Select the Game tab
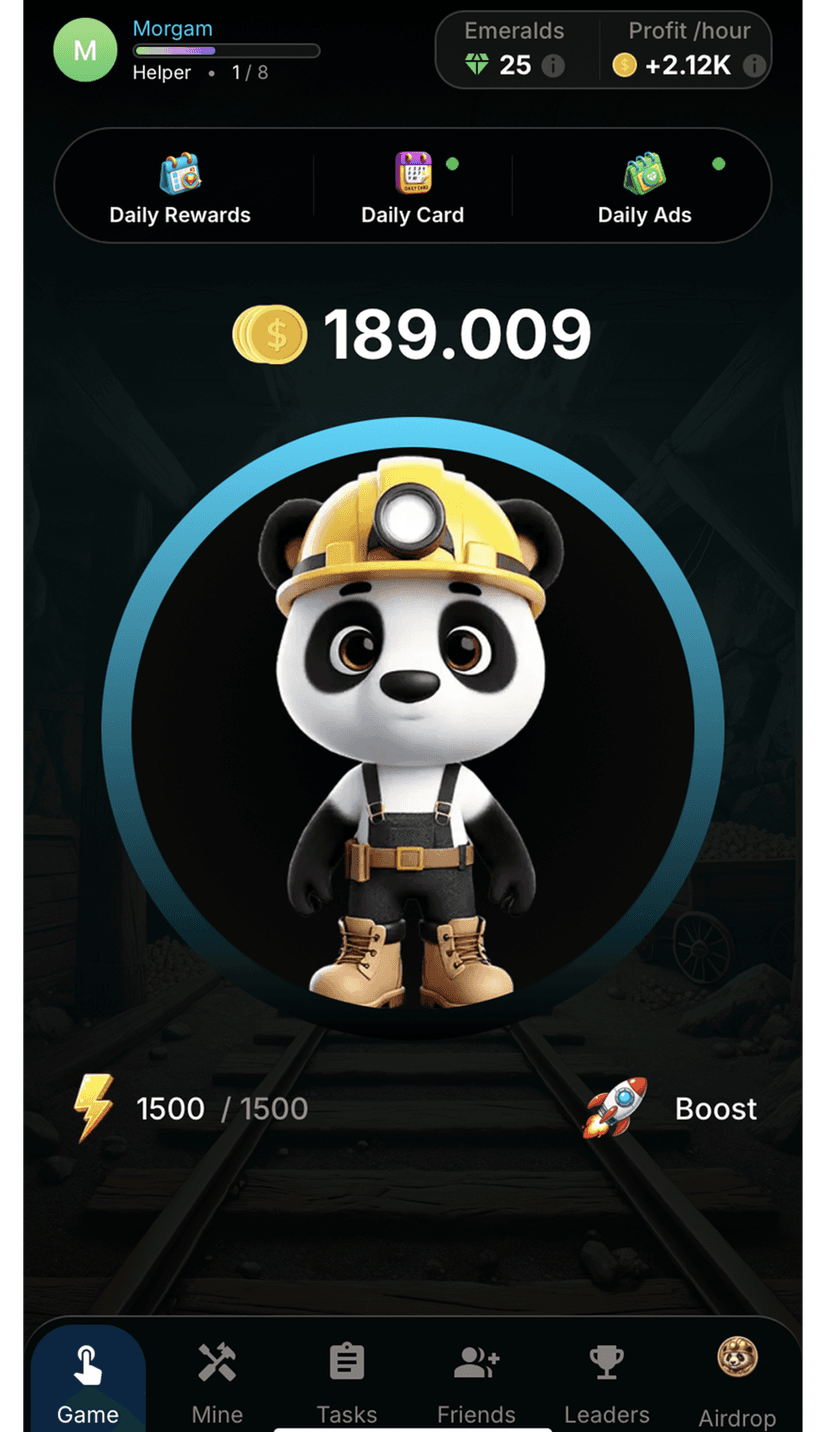The image size is (828, 1432). [x=88, y=1383]
